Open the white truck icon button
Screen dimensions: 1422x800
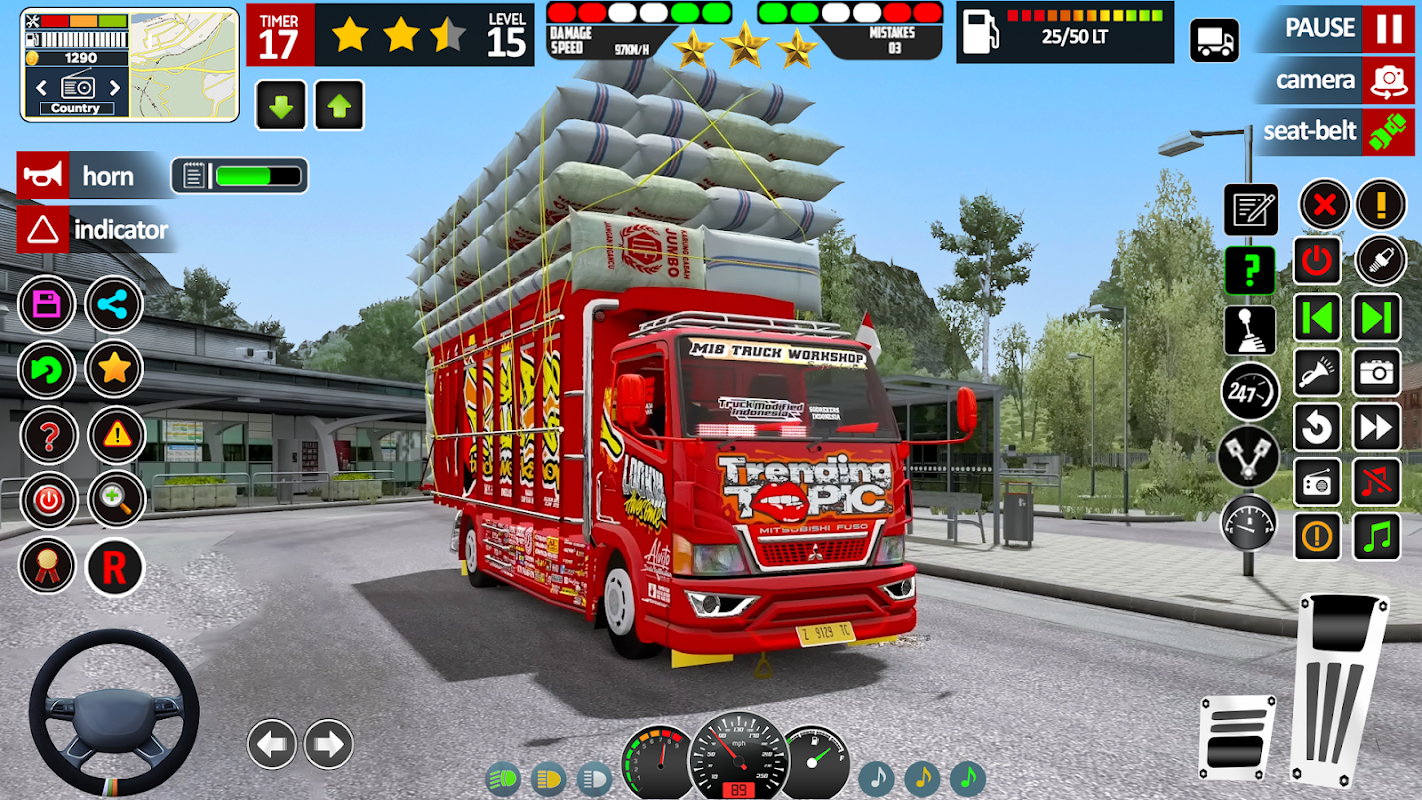pyautogui.click(x=1214, y=41)
